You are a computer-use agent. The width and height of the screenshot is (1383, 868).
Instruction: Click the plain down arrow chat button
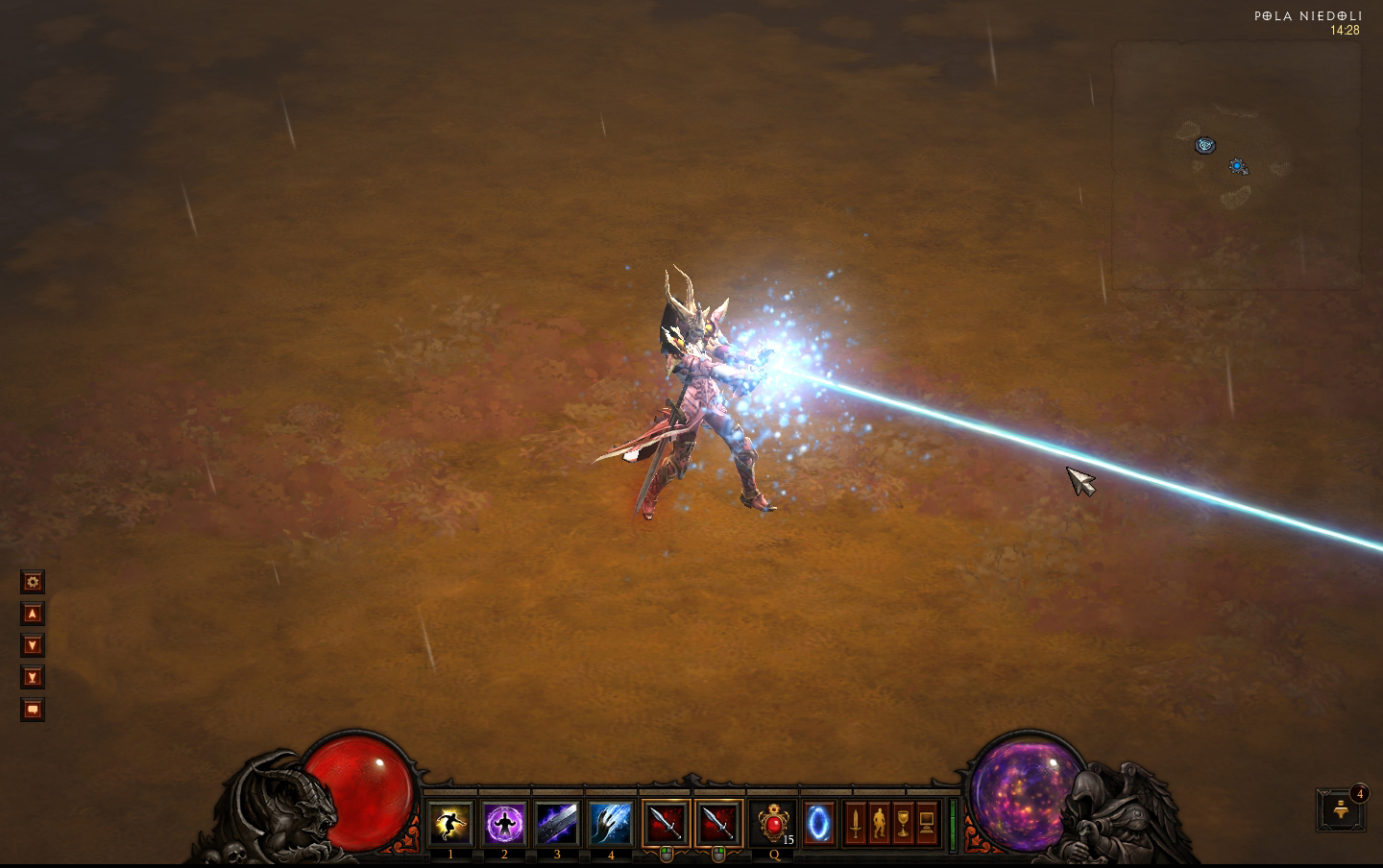pyautogui.click(x=33, y=645)
